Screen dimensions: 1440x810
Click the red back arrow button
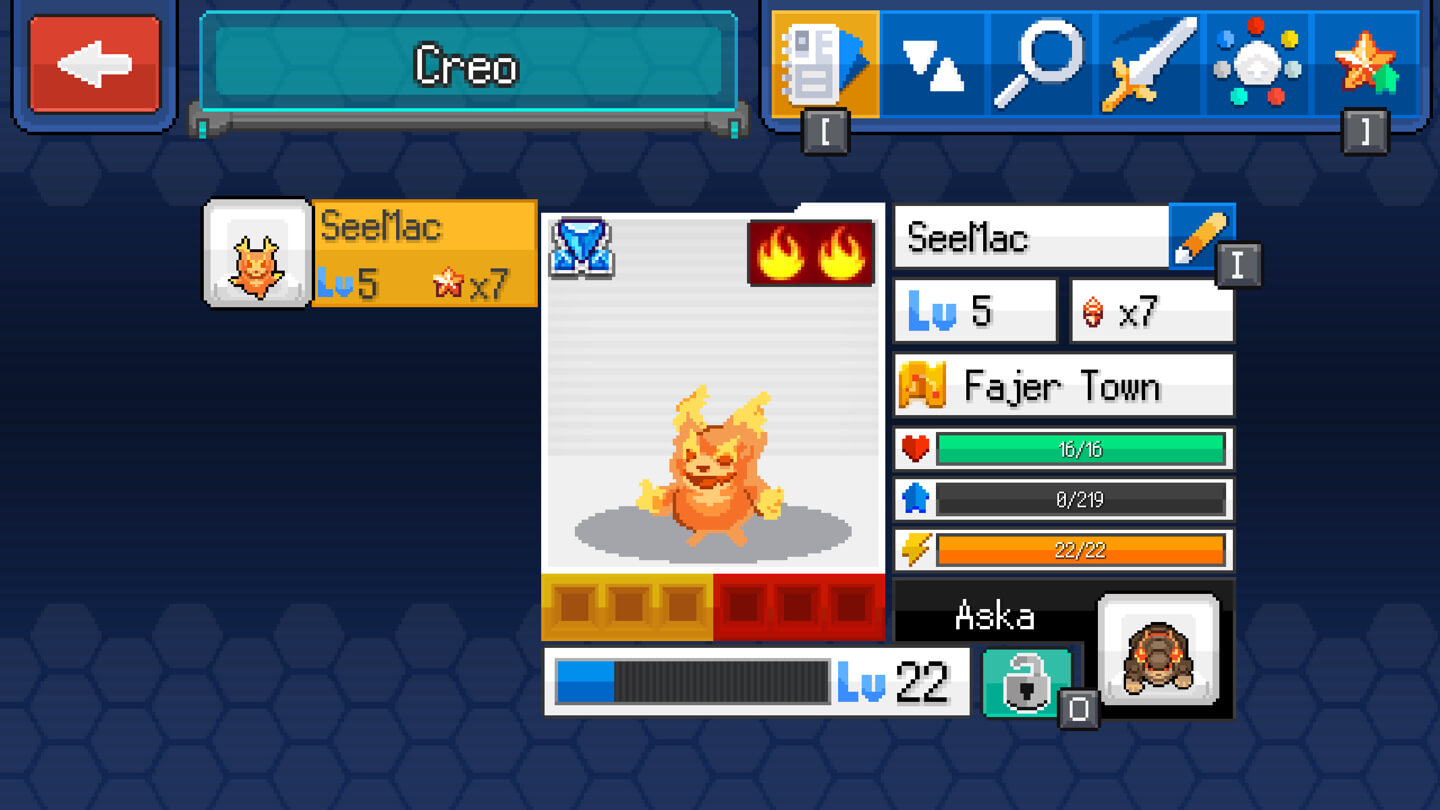(95, 65)
